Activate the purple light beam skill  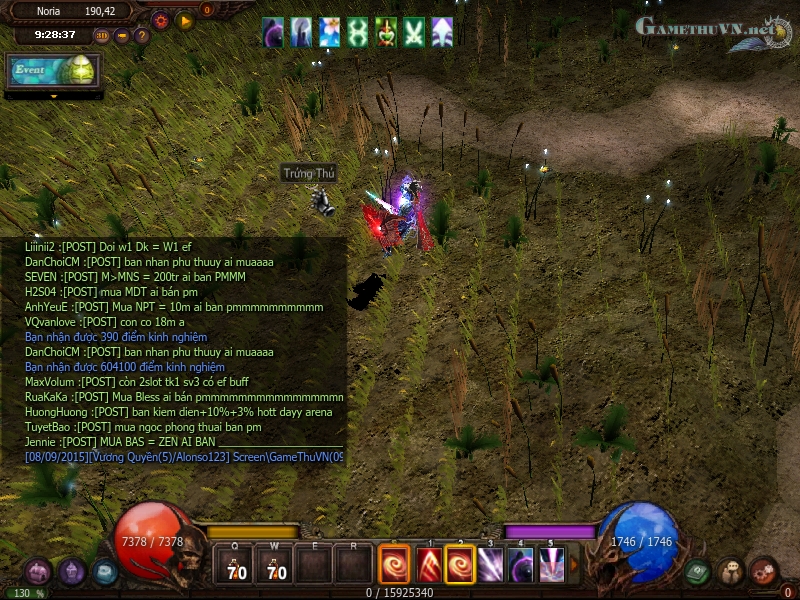(491, 566)
